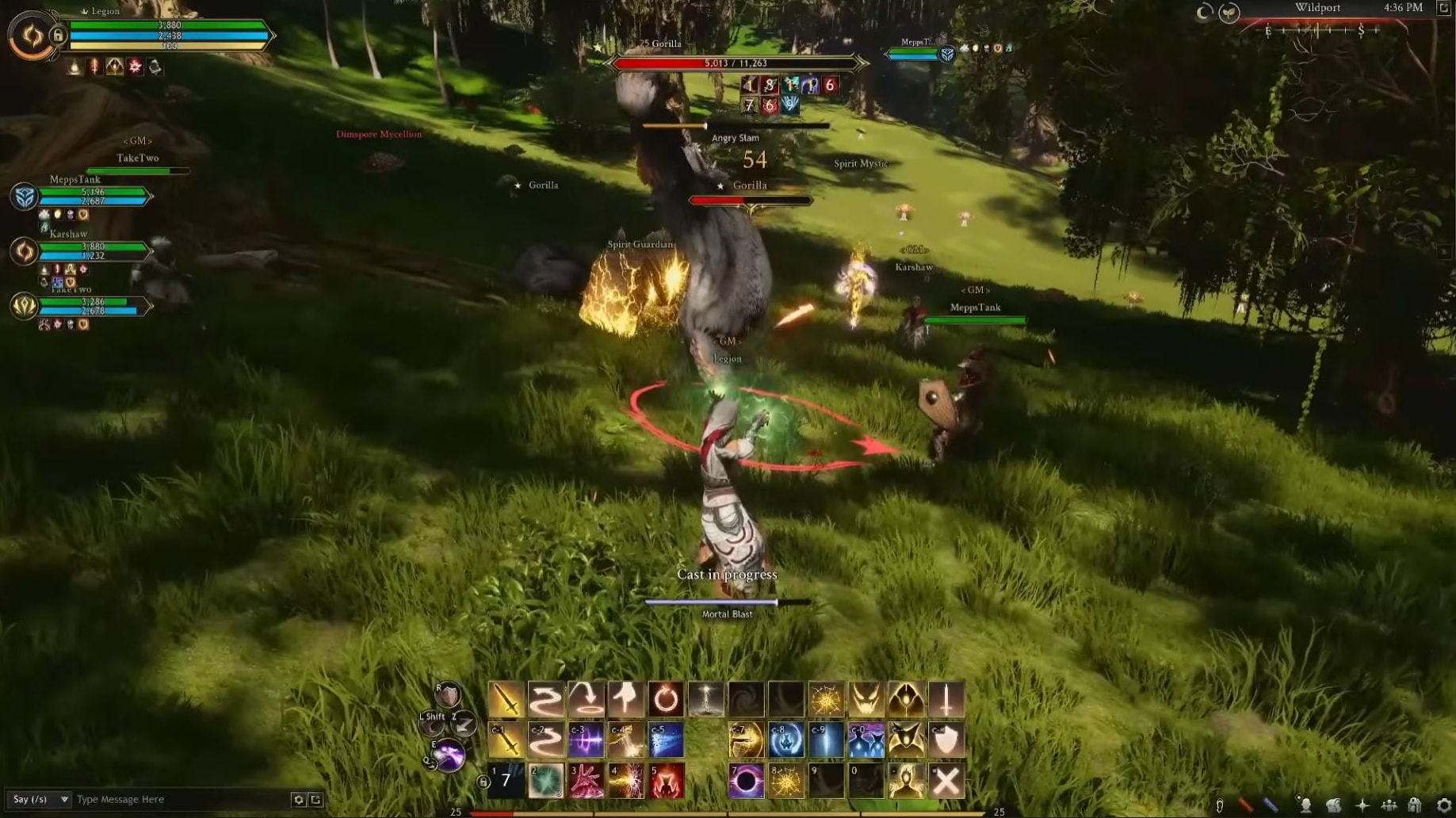
Task: Select party member MeppsTank's frame
Action: coord(91,196)
